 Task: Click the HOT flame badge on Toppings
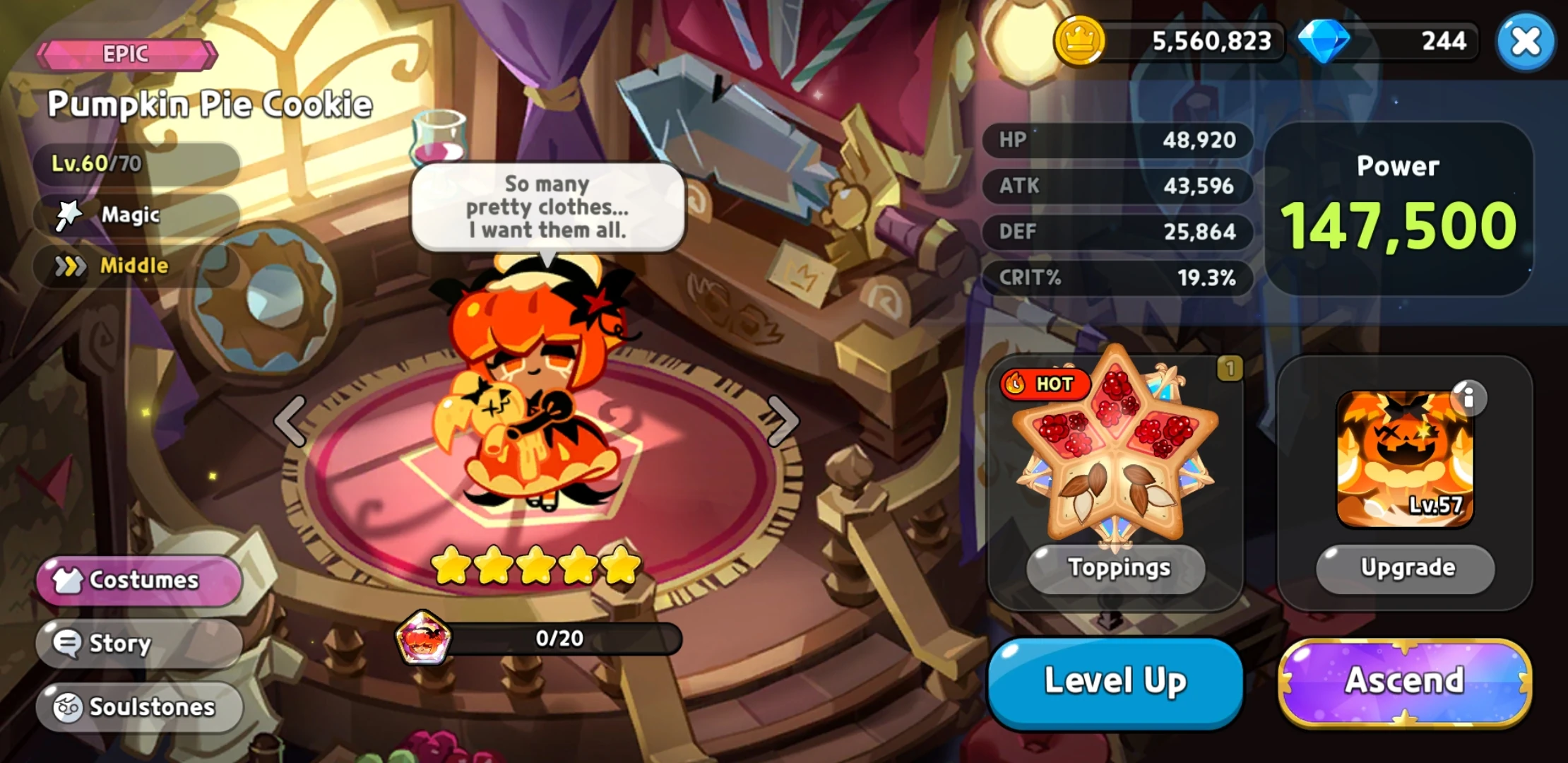(x=1045, y=385)
